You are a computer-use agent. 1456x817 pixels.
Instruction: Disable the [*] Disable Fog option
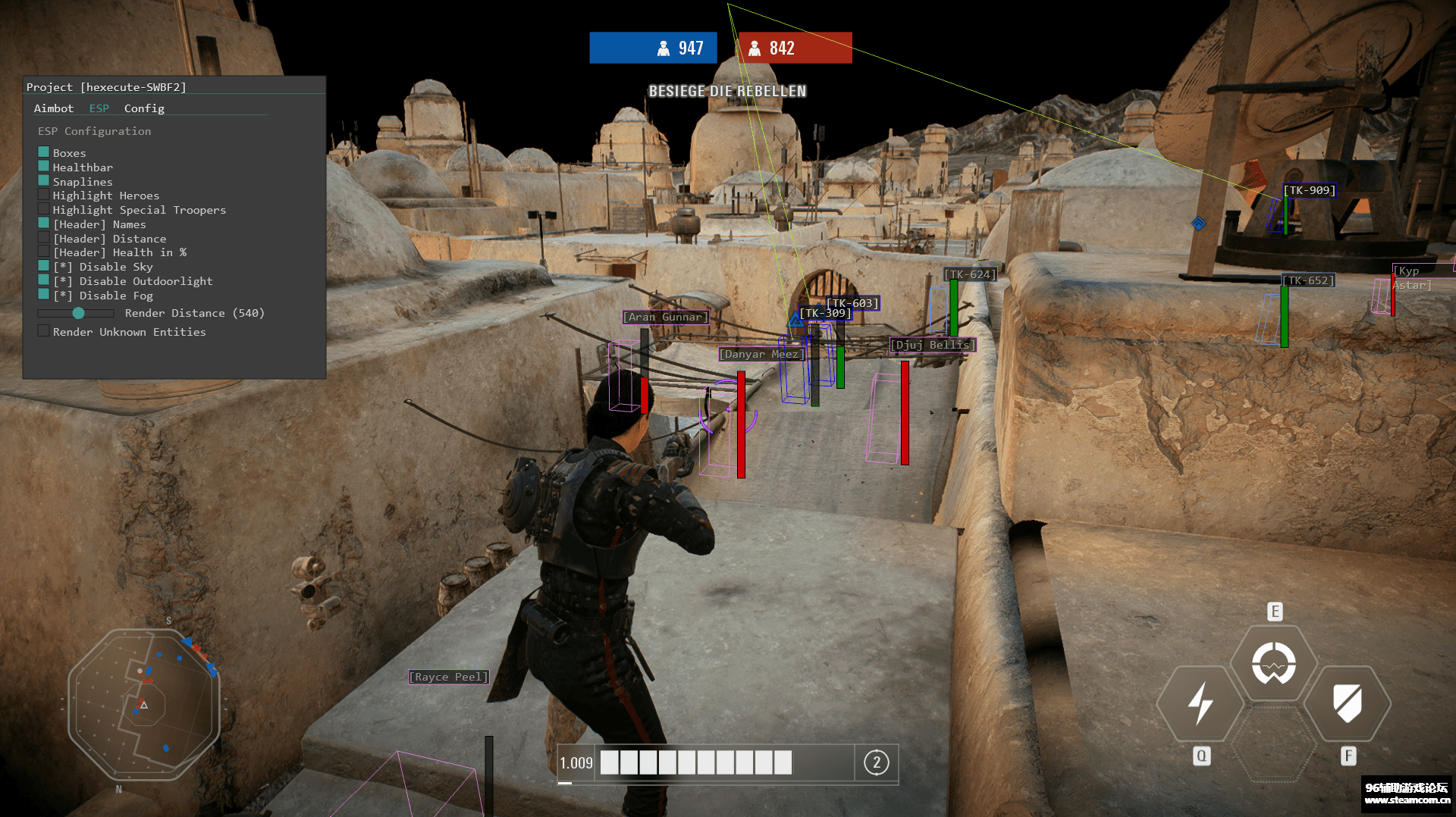pos(43,295)
